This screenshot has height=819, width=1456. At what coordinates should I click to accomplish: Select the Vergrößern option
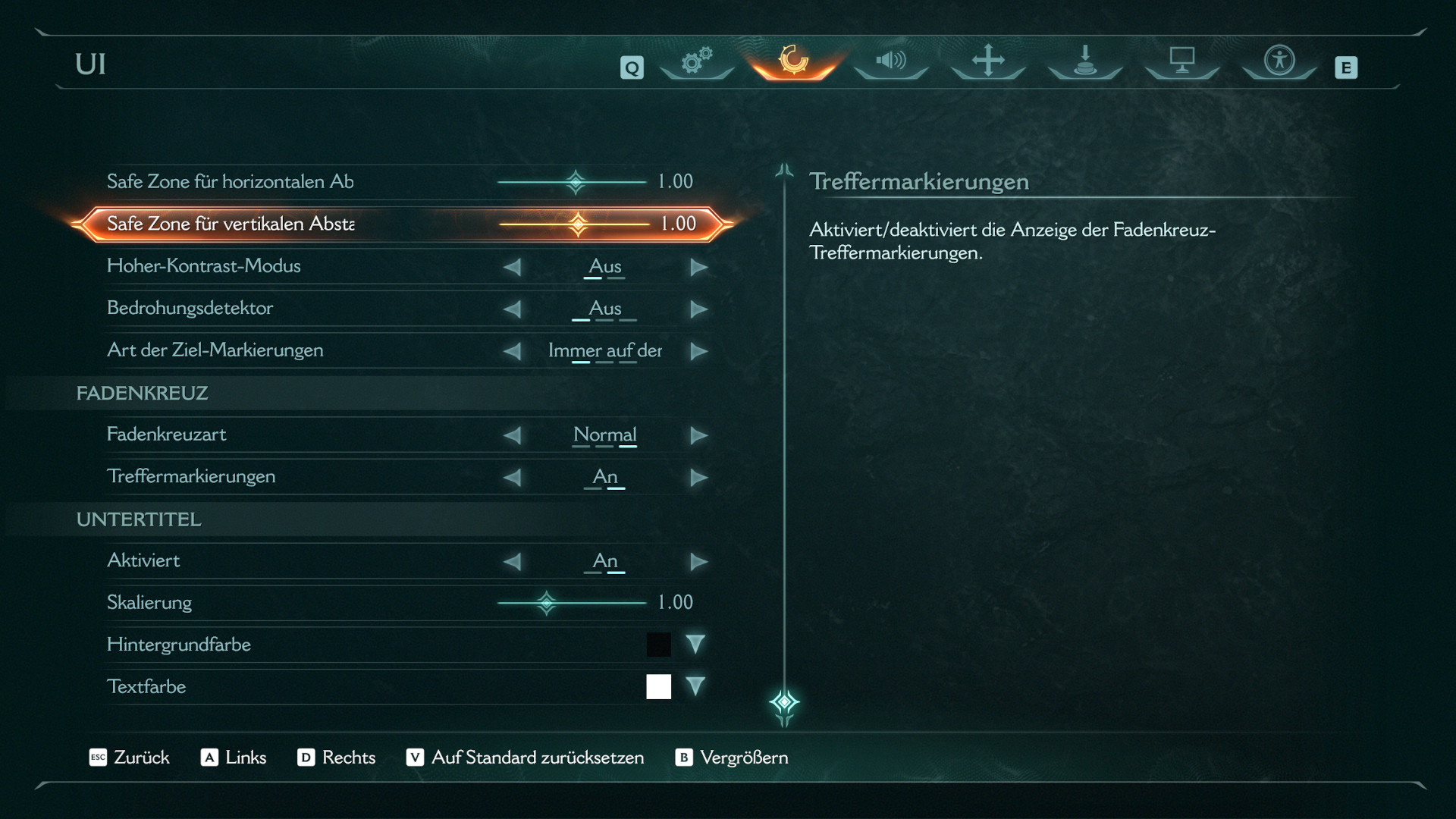pyautogui.click(x=733, y=758)
